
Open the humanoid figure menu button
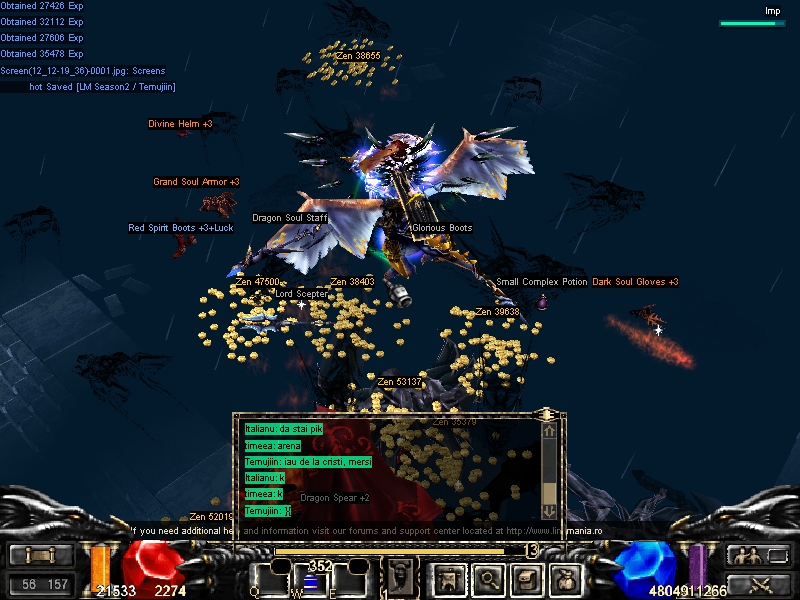(x=447, y=578)
